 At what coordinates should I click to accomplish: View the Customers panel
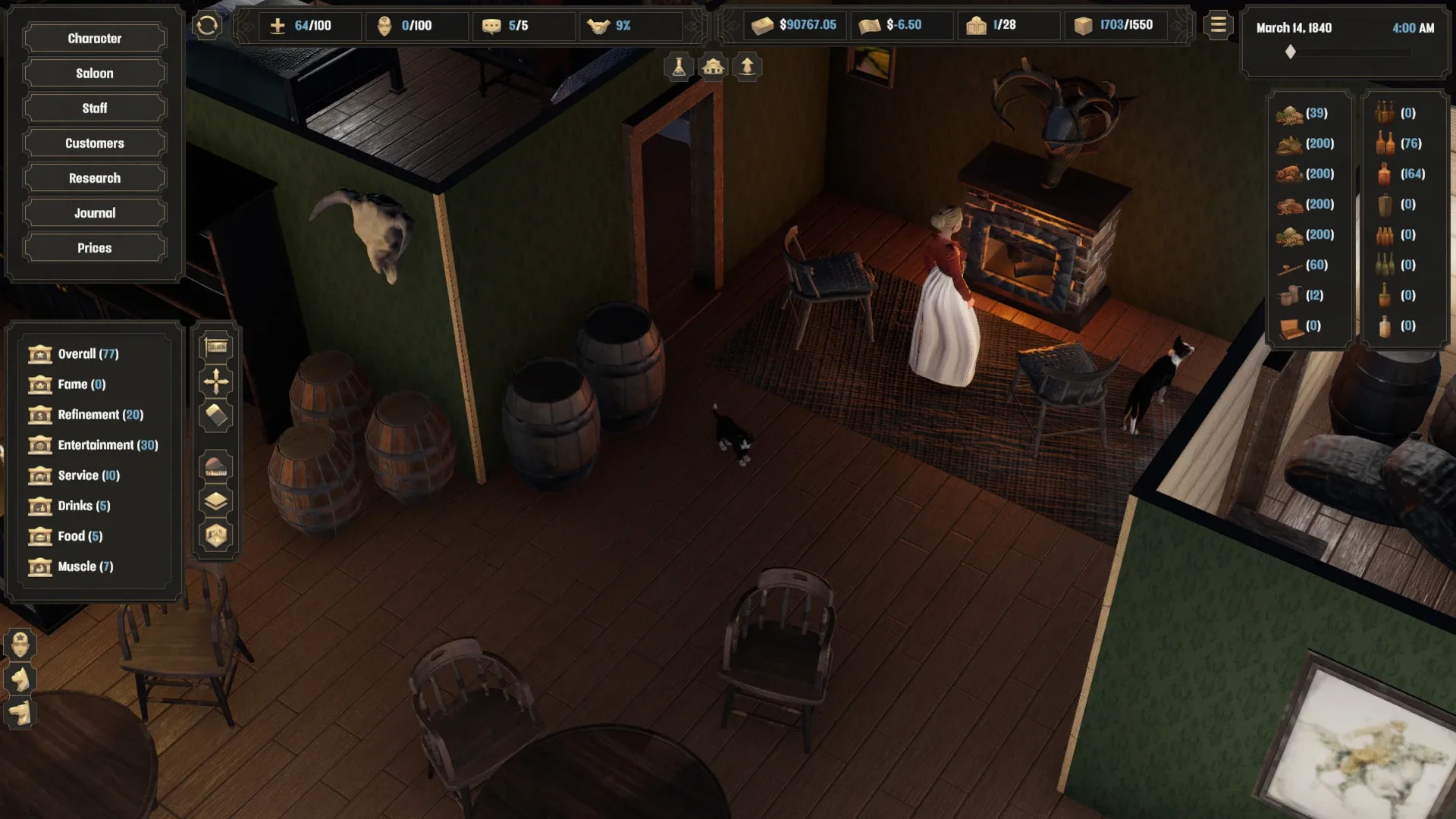[x=94, y=143]
